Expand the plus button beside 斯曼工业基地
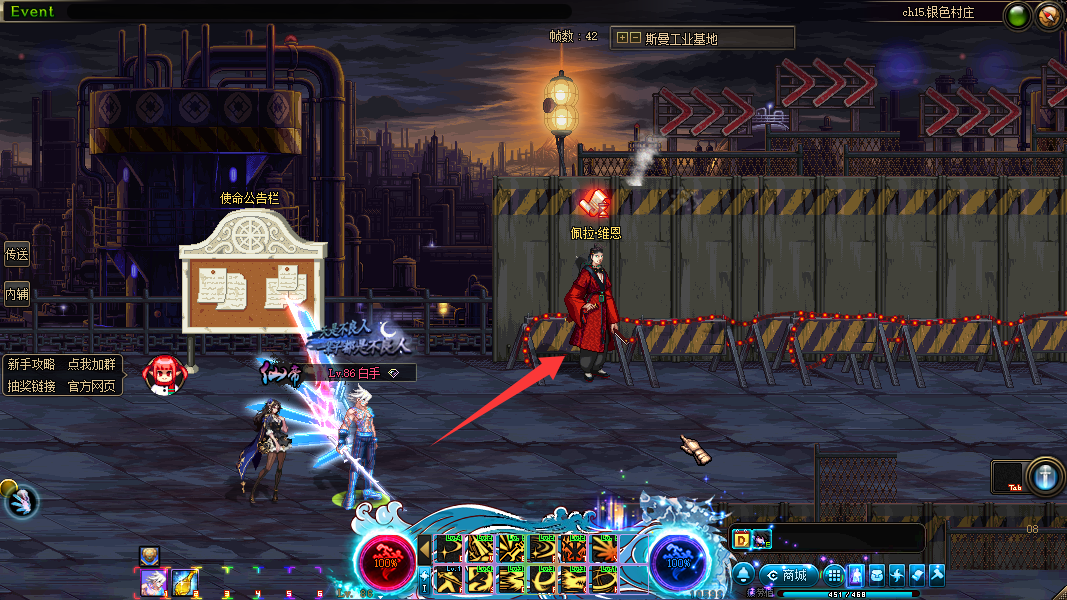 coord(622,38)
